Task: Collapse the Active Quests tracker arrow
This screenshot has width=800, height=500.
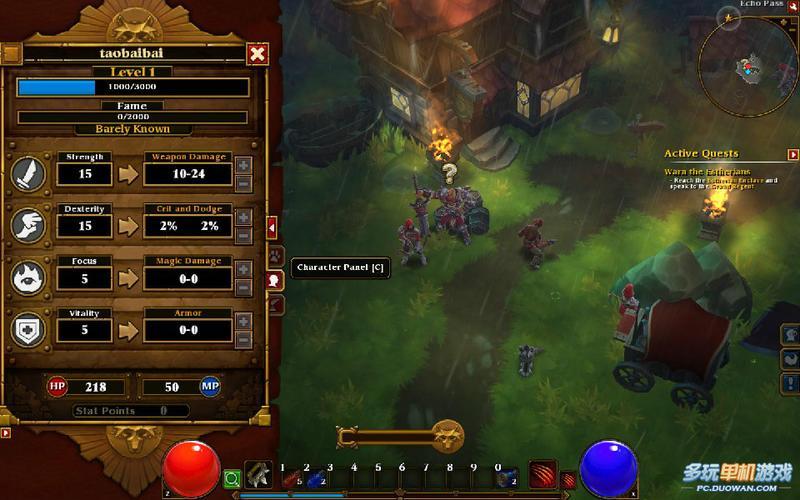Action: (x=793, y=155)
